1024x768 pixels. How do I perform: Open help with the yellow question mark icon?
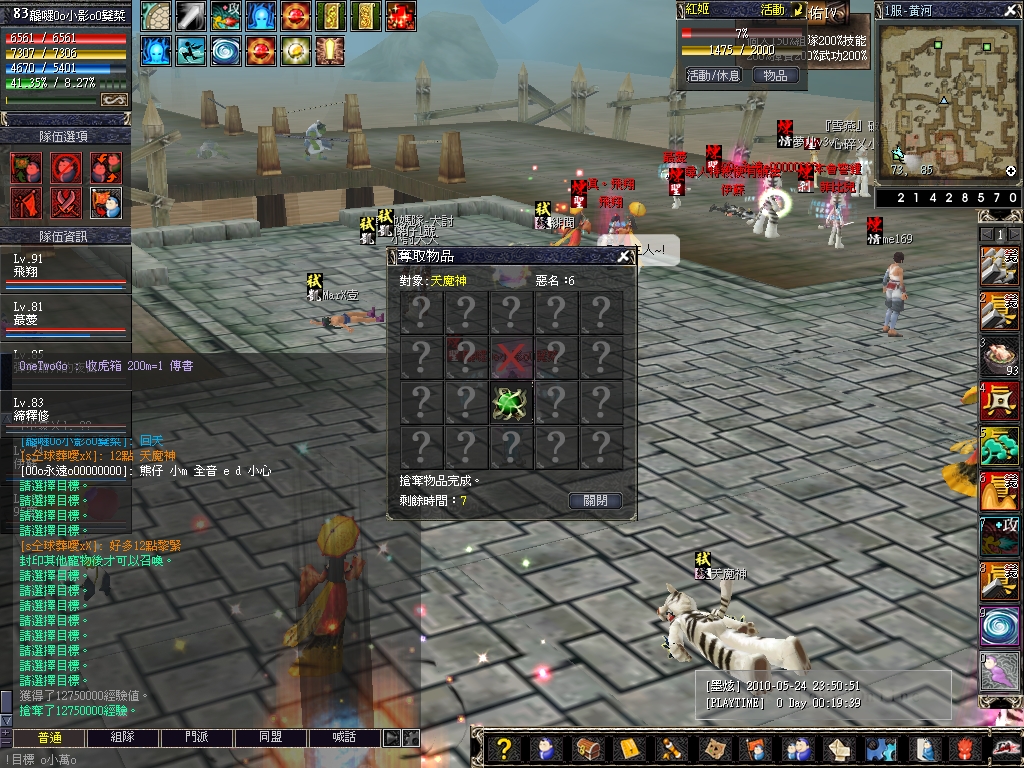[x=505, y=748]
